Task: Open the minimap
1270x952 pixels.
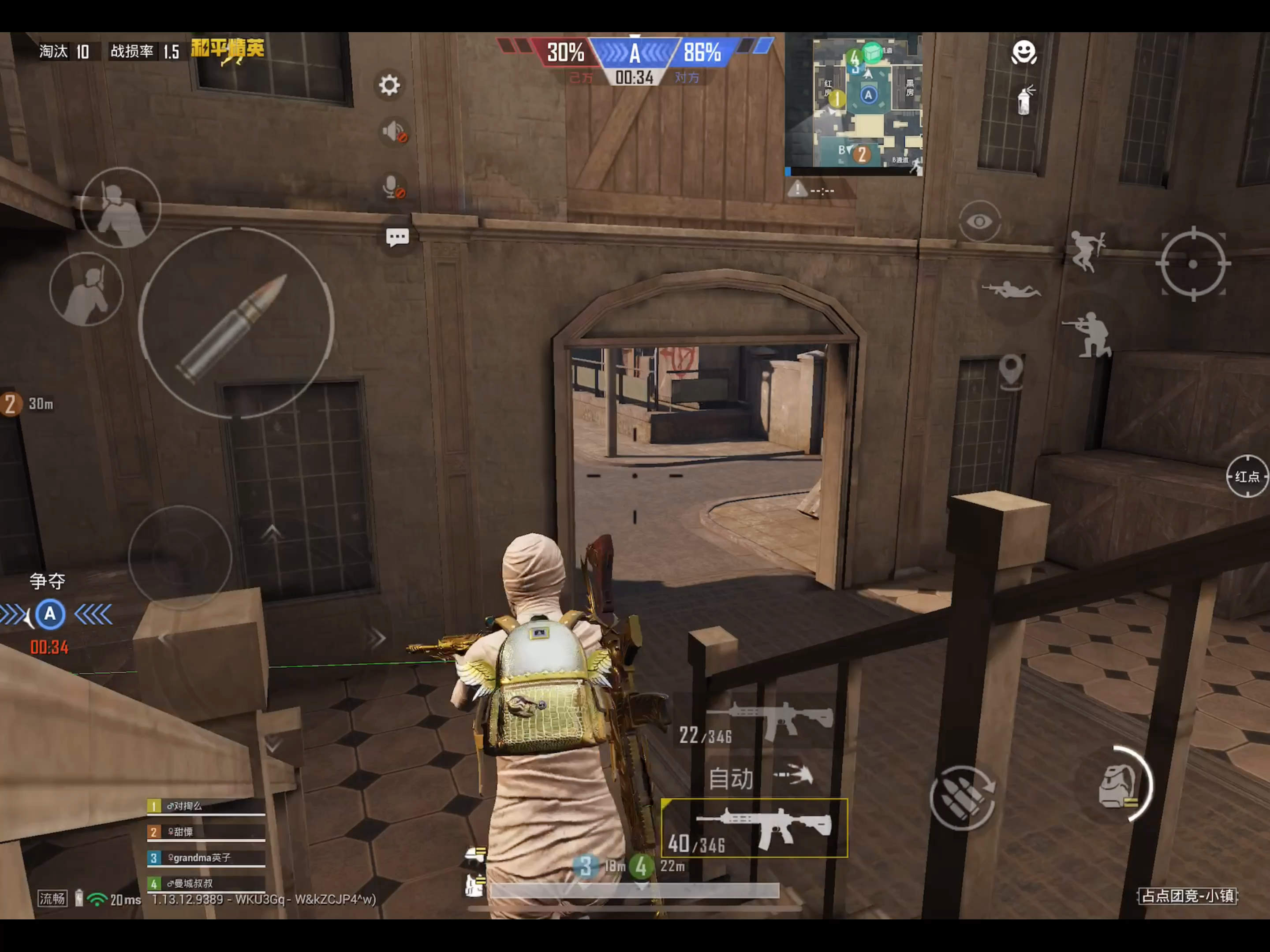Action: click(854, 103)
